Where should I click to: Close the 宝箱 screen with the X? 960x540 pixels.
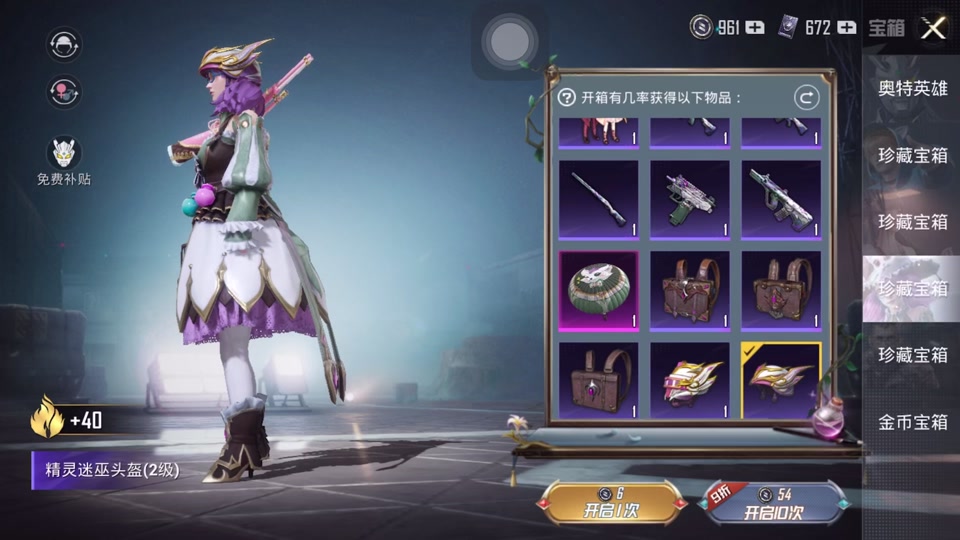coord(933,27)
